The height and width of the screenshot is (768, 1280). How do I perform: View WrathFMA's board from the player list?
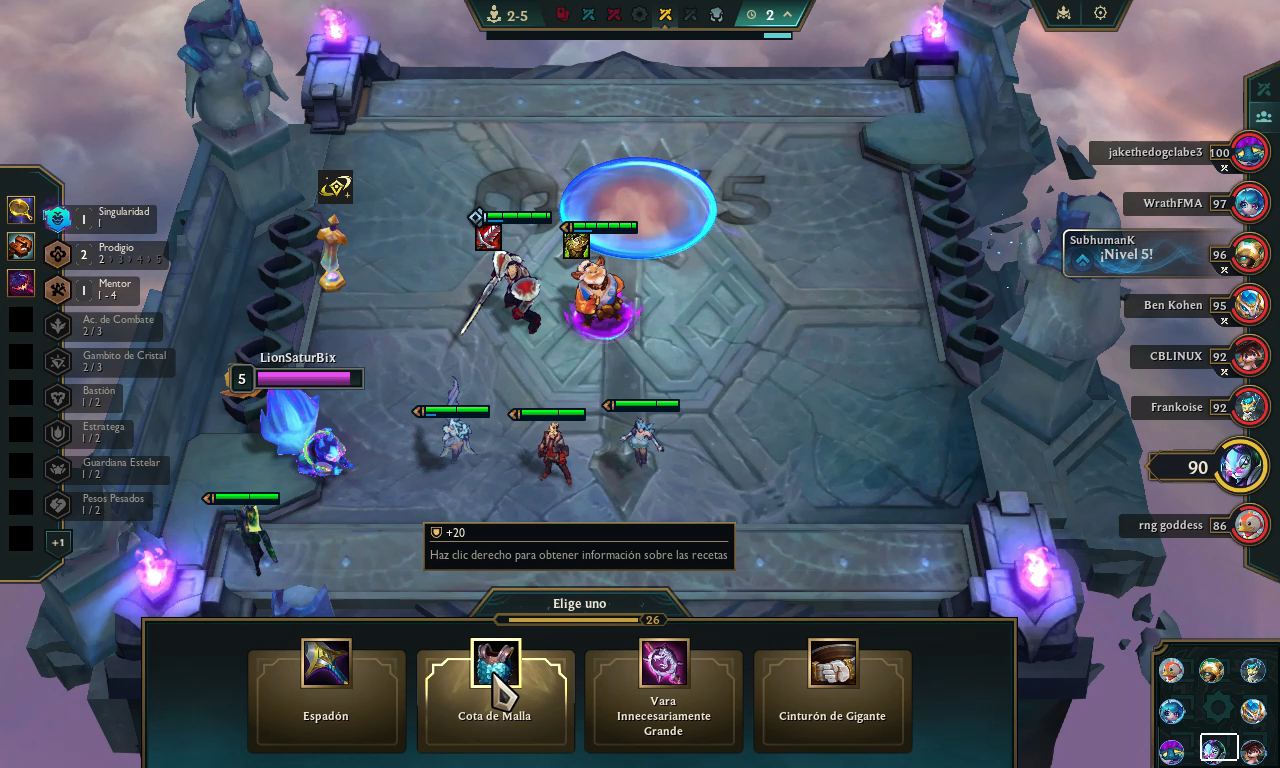[1248, 204]
